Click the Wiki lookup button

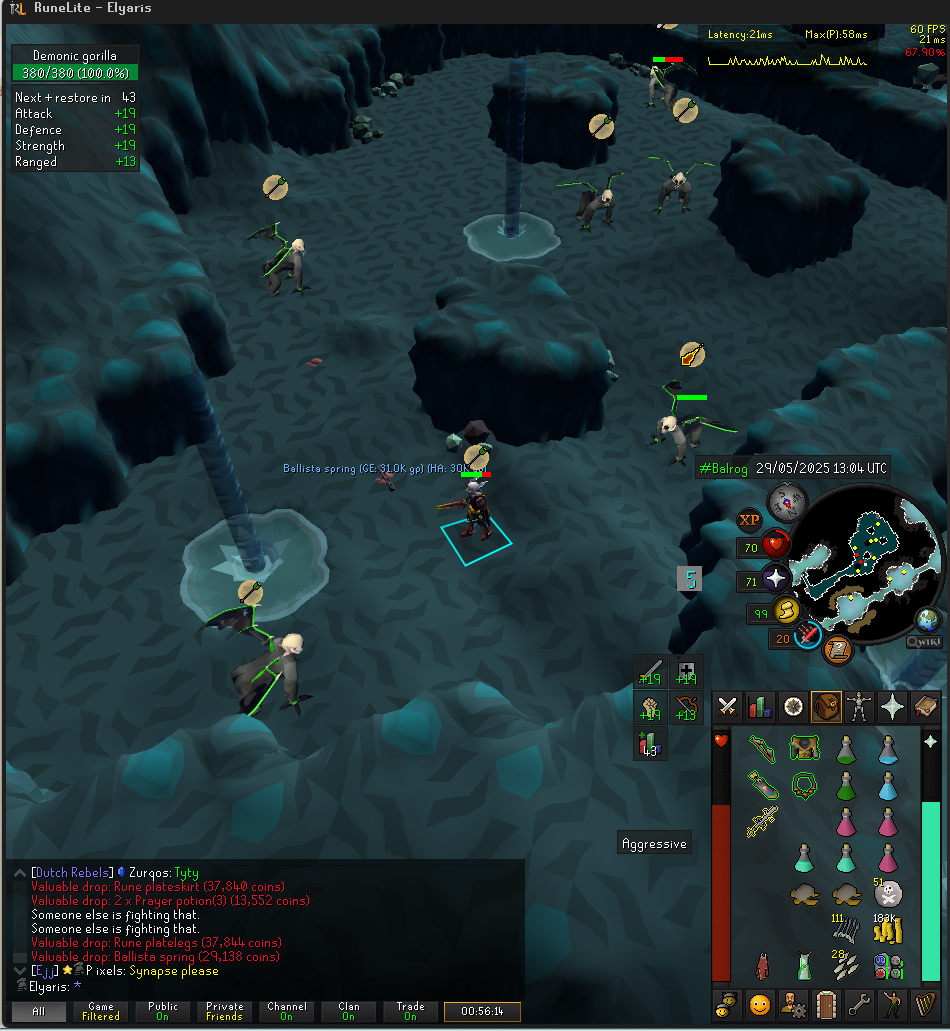(x=925, y=643)
